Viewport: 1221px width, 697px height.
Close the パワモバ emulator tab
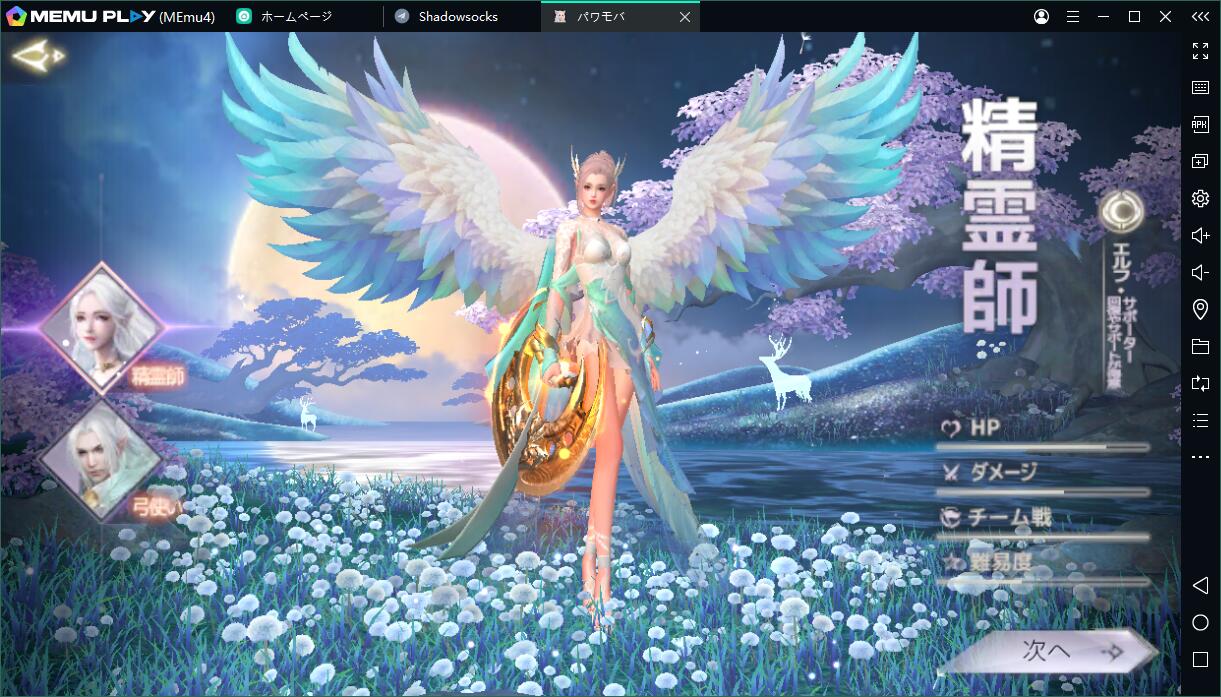pos(684,17)
